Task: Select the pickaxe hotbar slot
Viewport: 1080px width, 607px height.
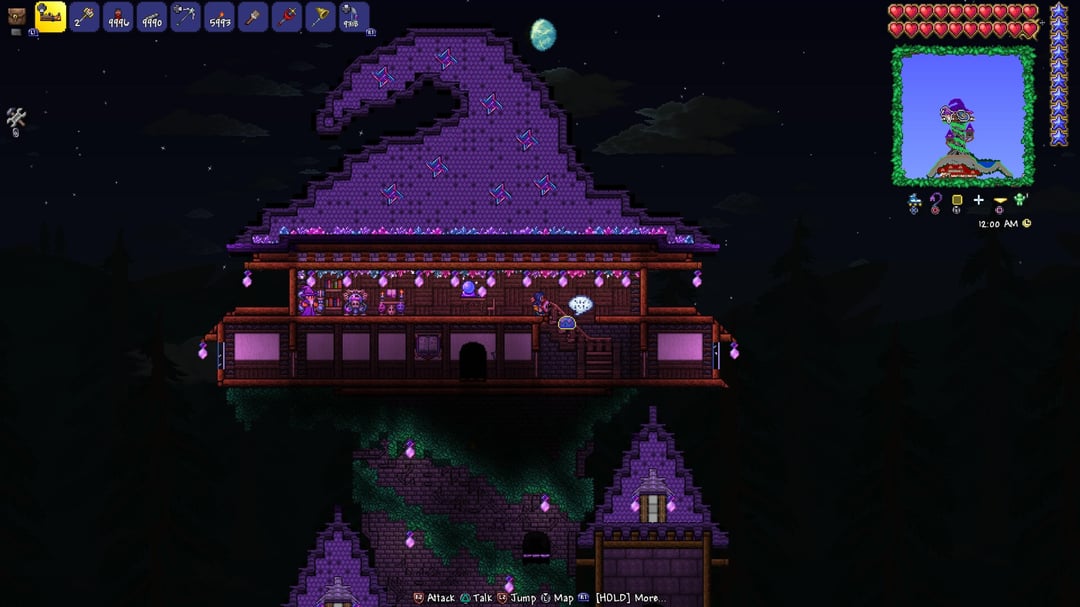Action: 186,17
